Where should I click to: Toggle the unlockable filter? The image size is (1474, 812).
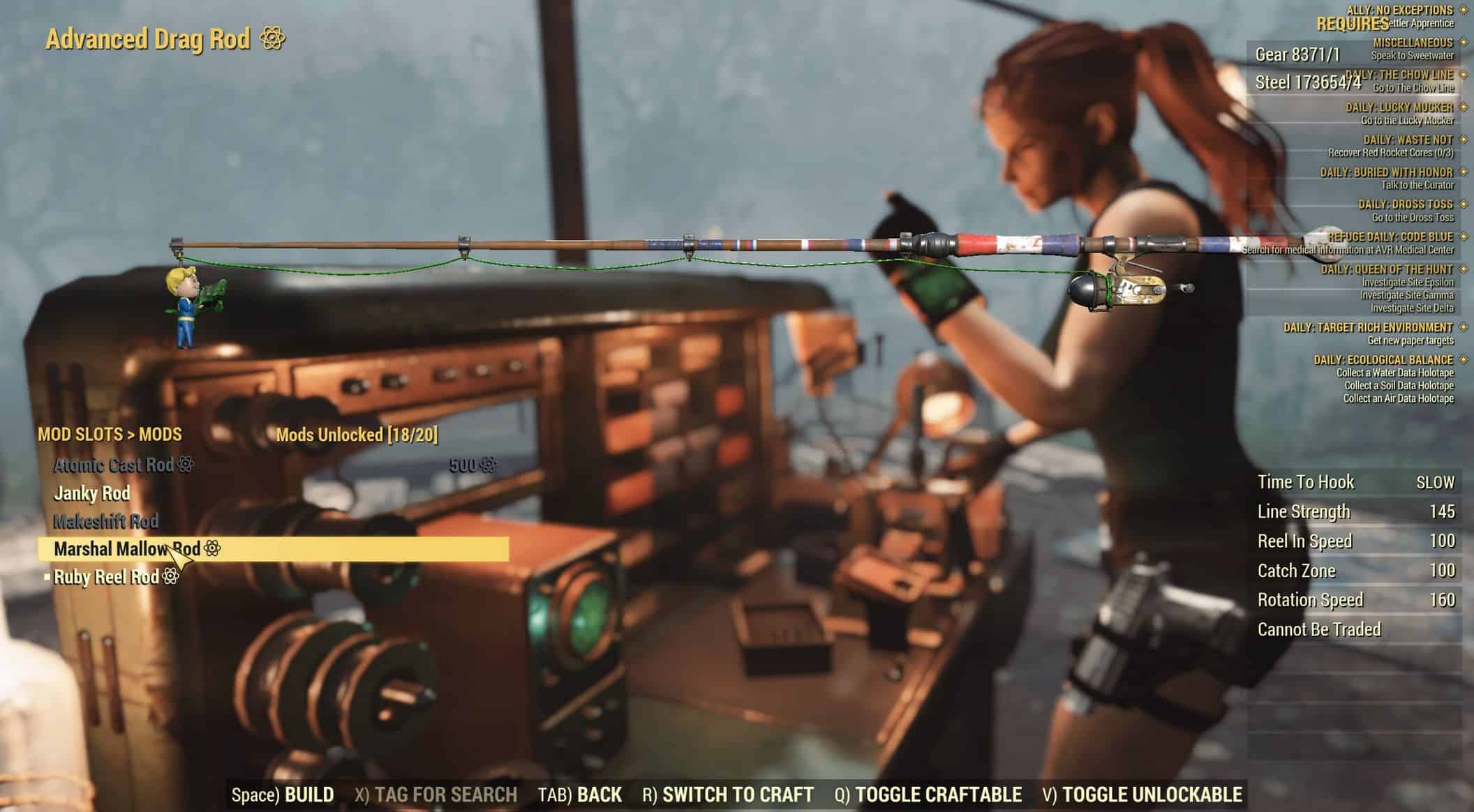pos(1142,795)
